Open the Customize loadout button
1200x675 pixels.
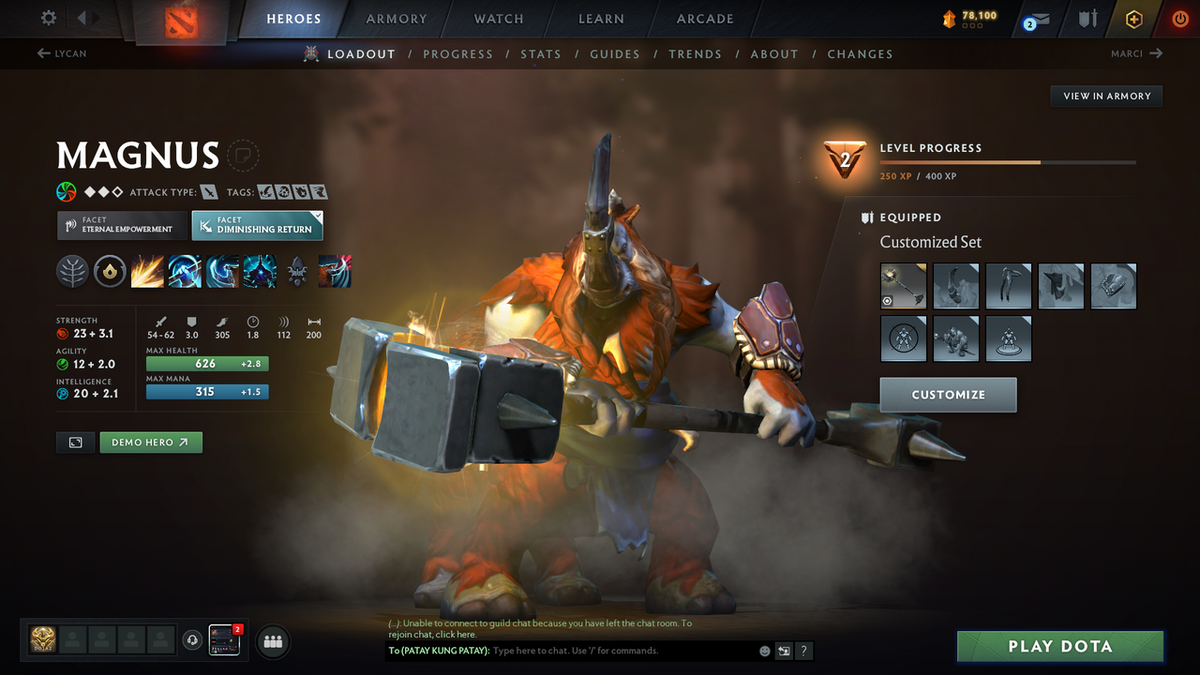[x=948, y=395]
